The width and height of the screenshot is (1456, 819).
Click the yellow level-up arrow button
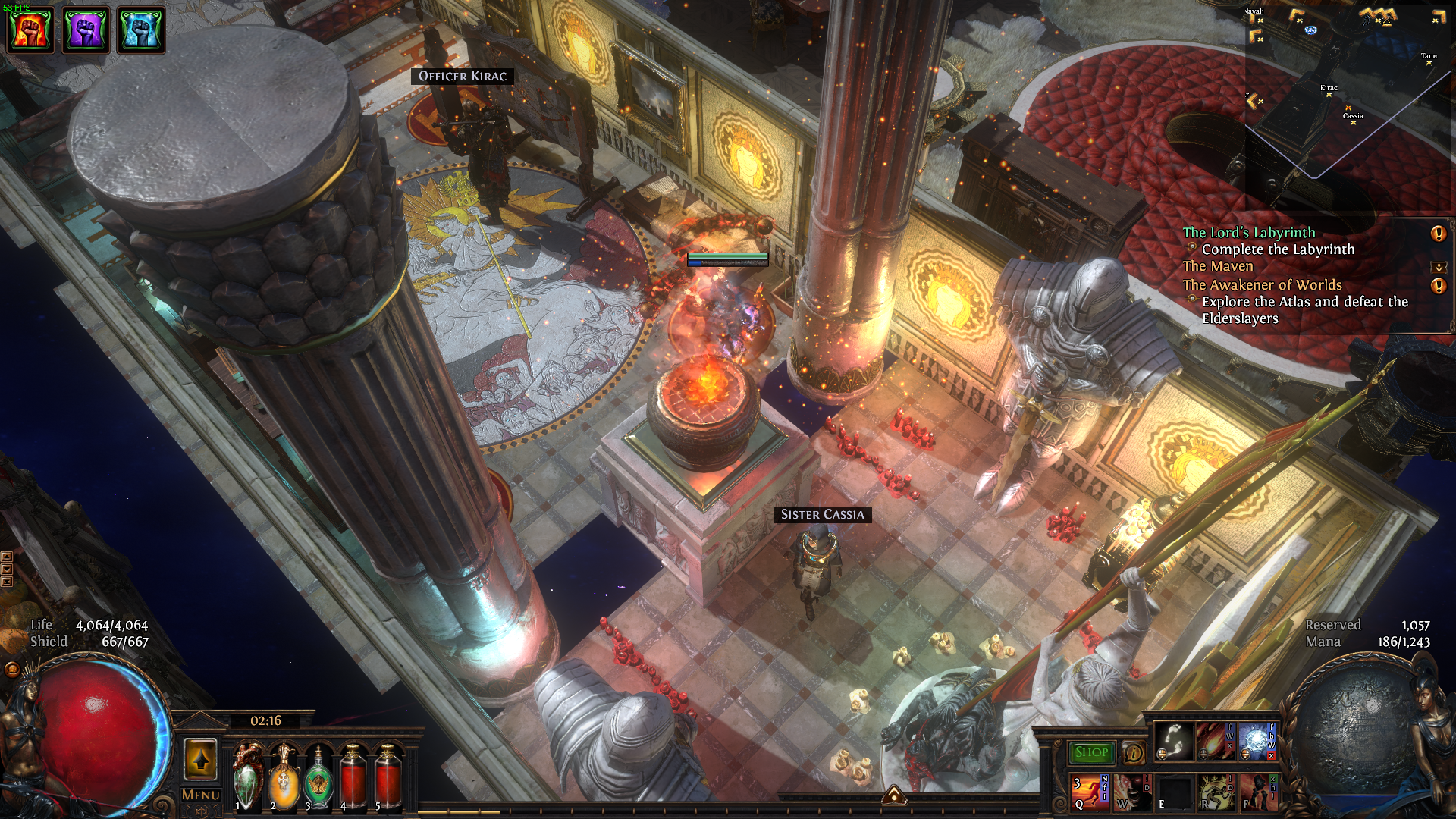pyautogui.click(x=200, y=760)
